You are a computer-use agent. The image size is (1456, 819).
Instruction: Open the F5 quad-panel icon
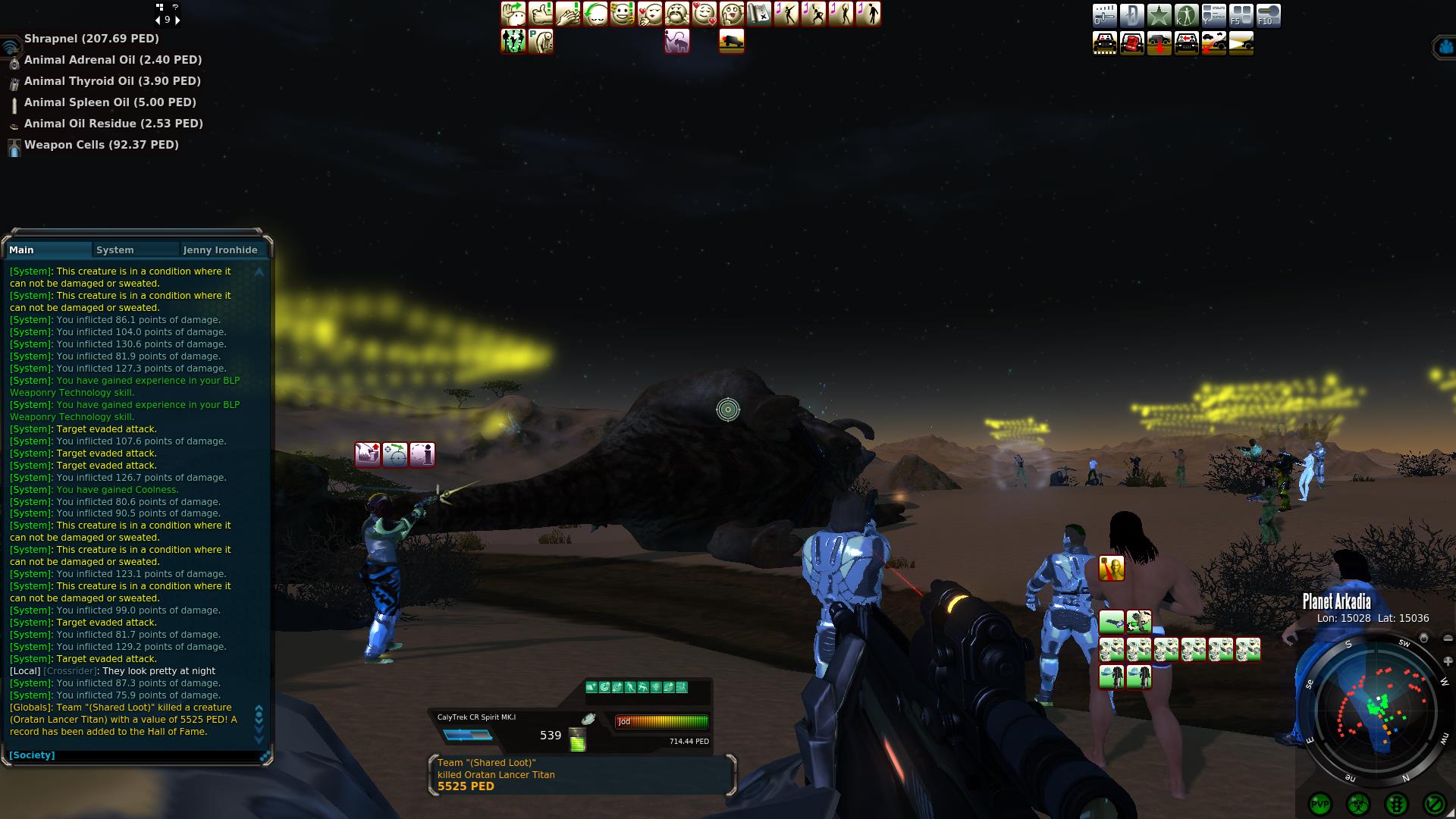point(1241,16)
